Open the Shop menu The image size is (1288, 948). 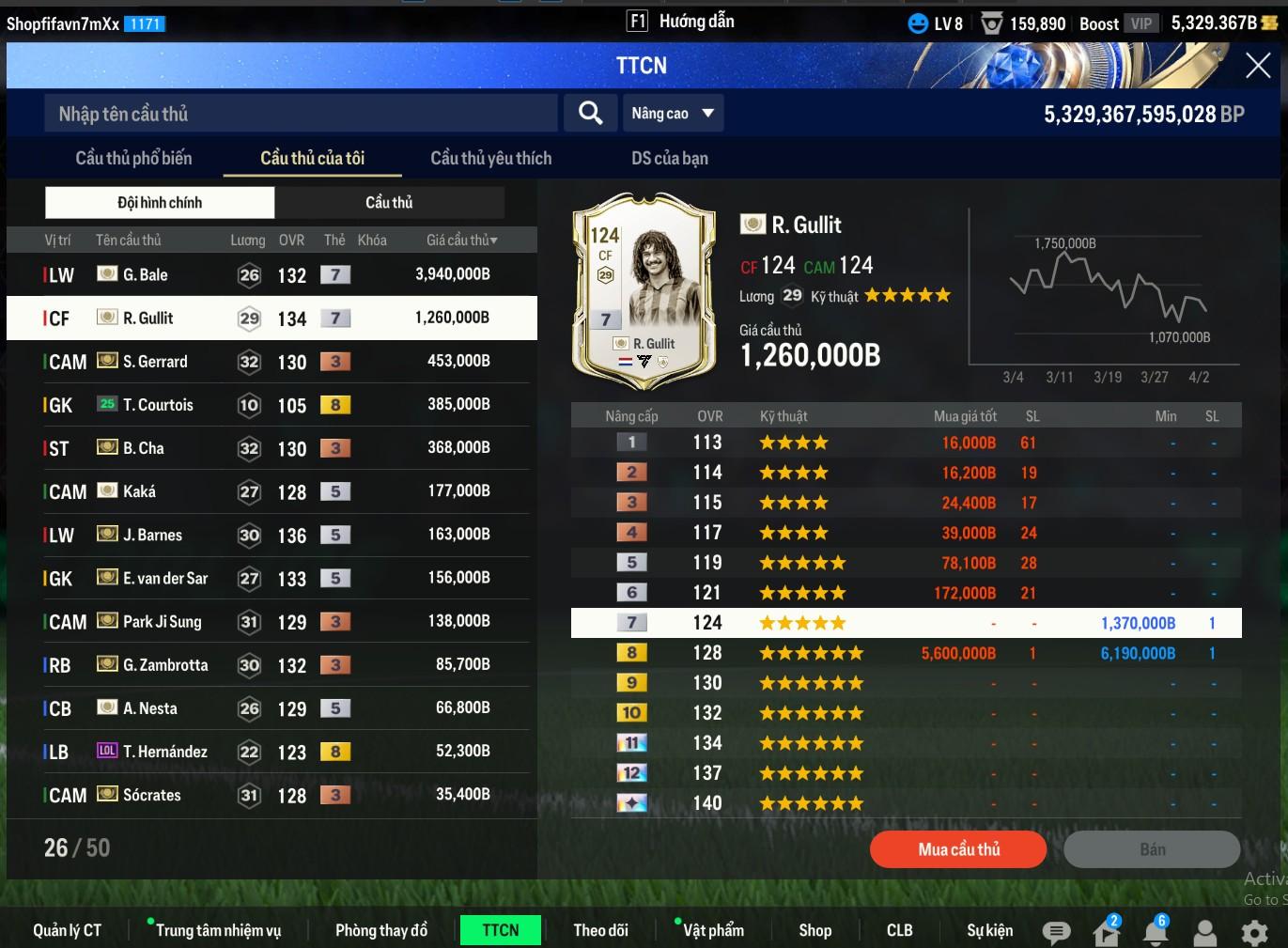[x=815, y=930]
